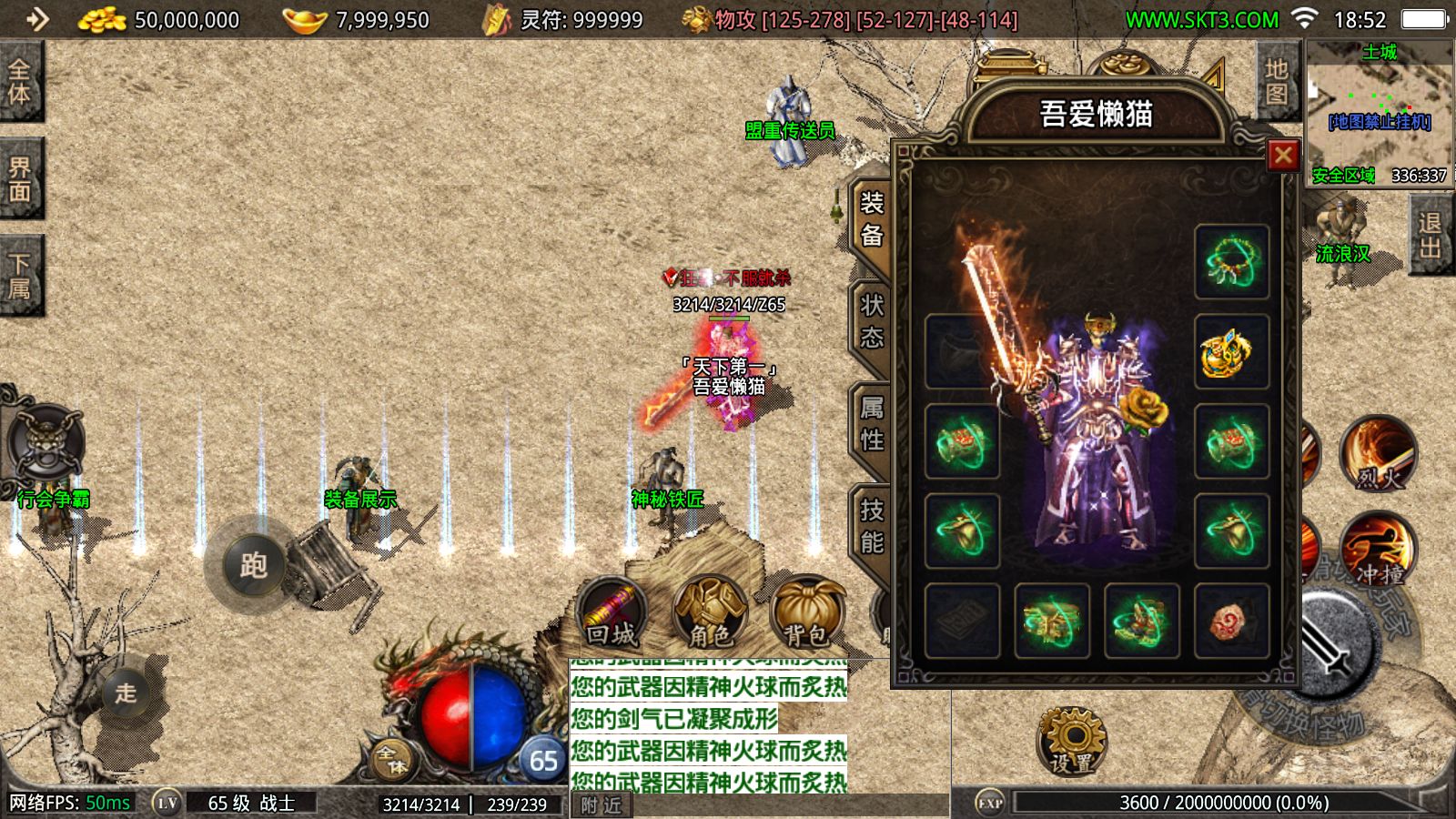This screenshot has width=1456, height=819.
Task: Toggle the 走 walk button
Action: point(126,693)
